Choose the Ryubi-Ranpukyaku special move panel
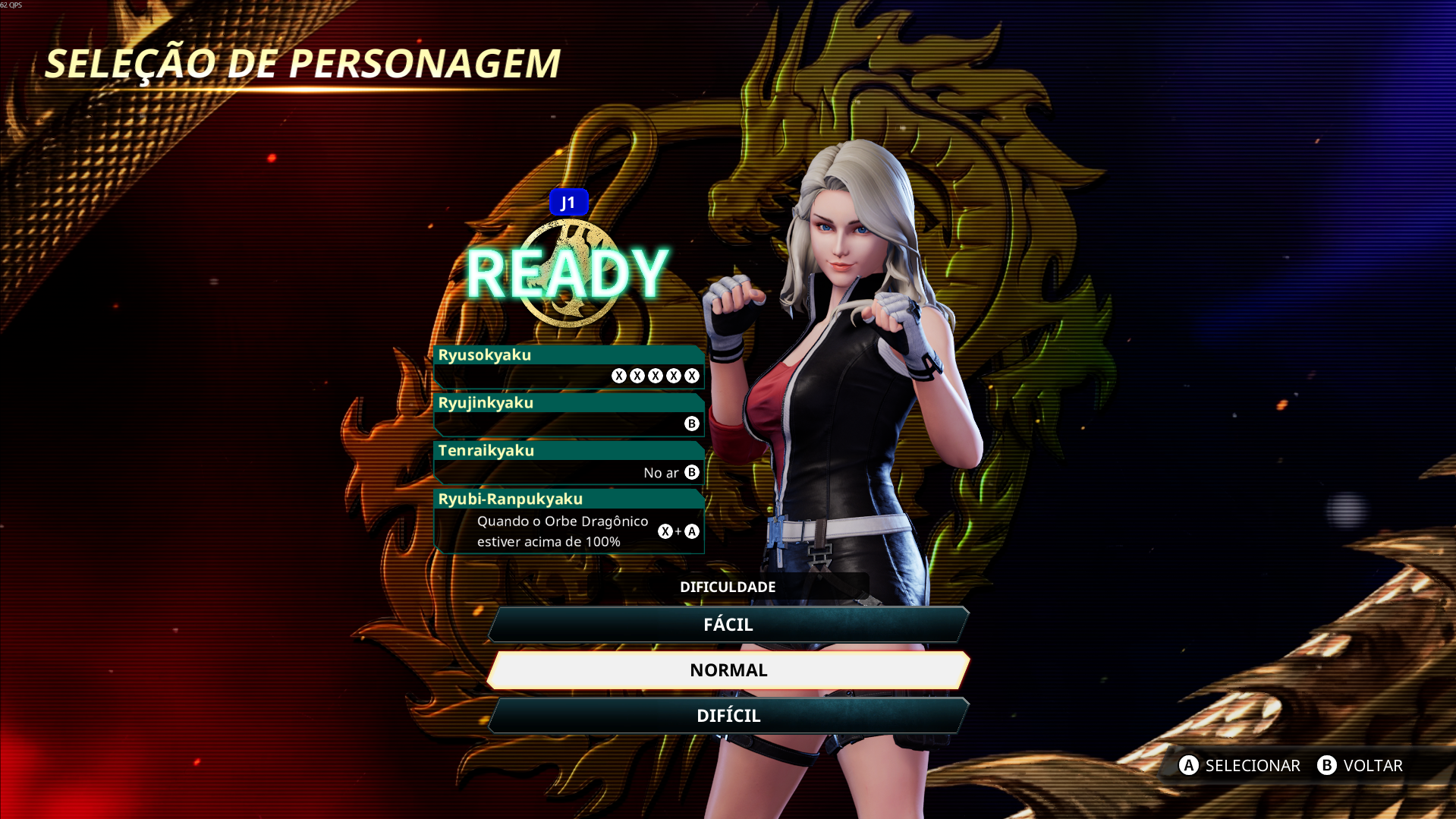 569,521
